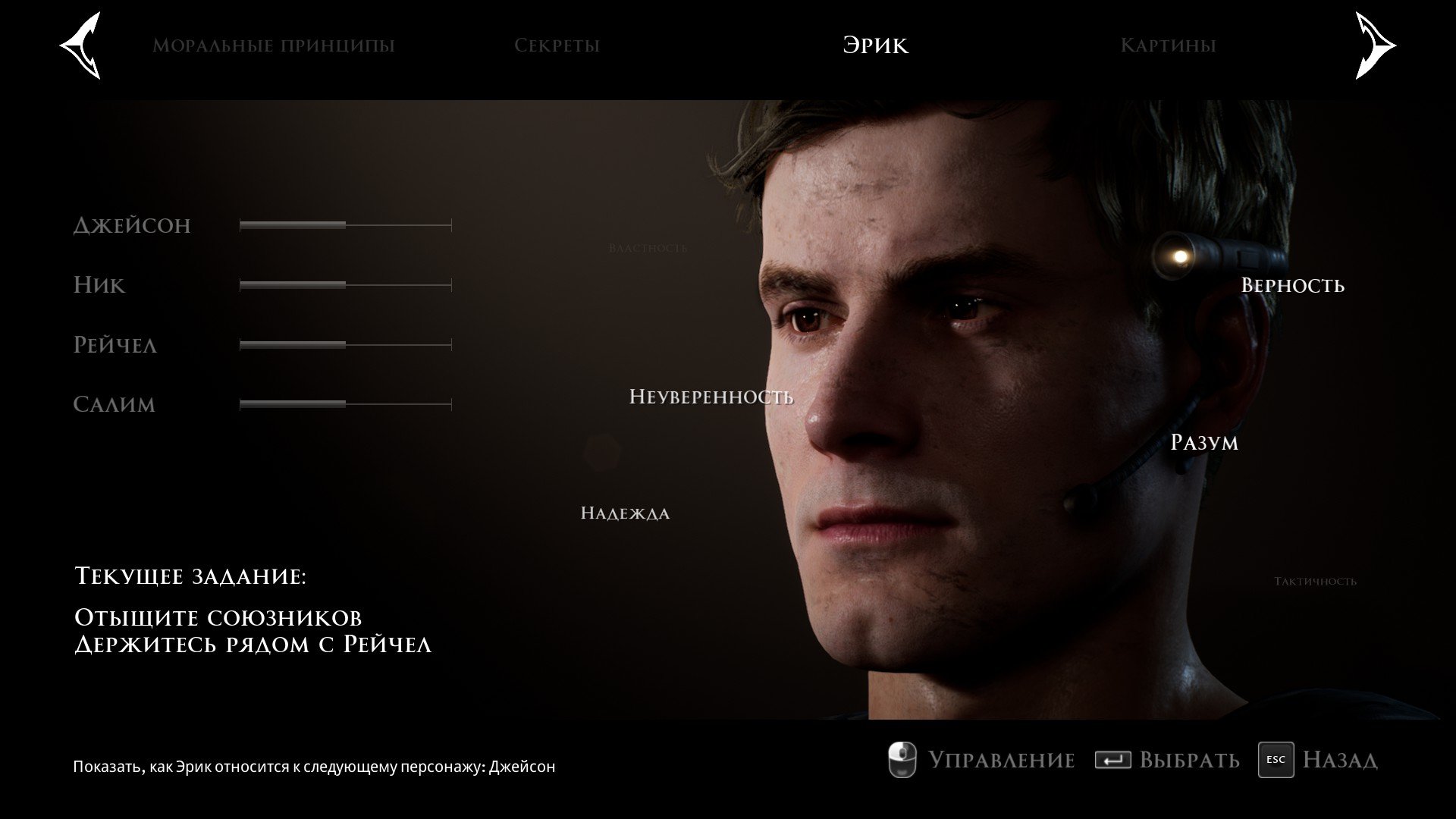This screenshot has height=819, width=1456.
Task: Pick Салим from the relationship list
Action: coord(115,404)
